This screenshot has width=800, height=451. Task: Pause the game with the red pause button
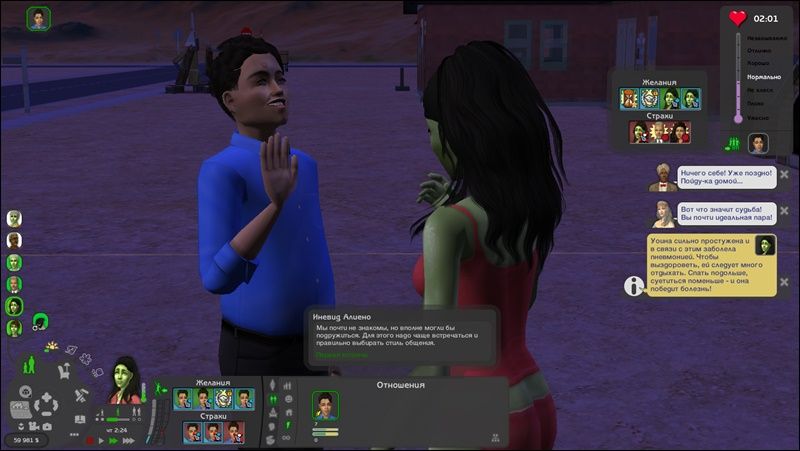(x=90, y=440)
